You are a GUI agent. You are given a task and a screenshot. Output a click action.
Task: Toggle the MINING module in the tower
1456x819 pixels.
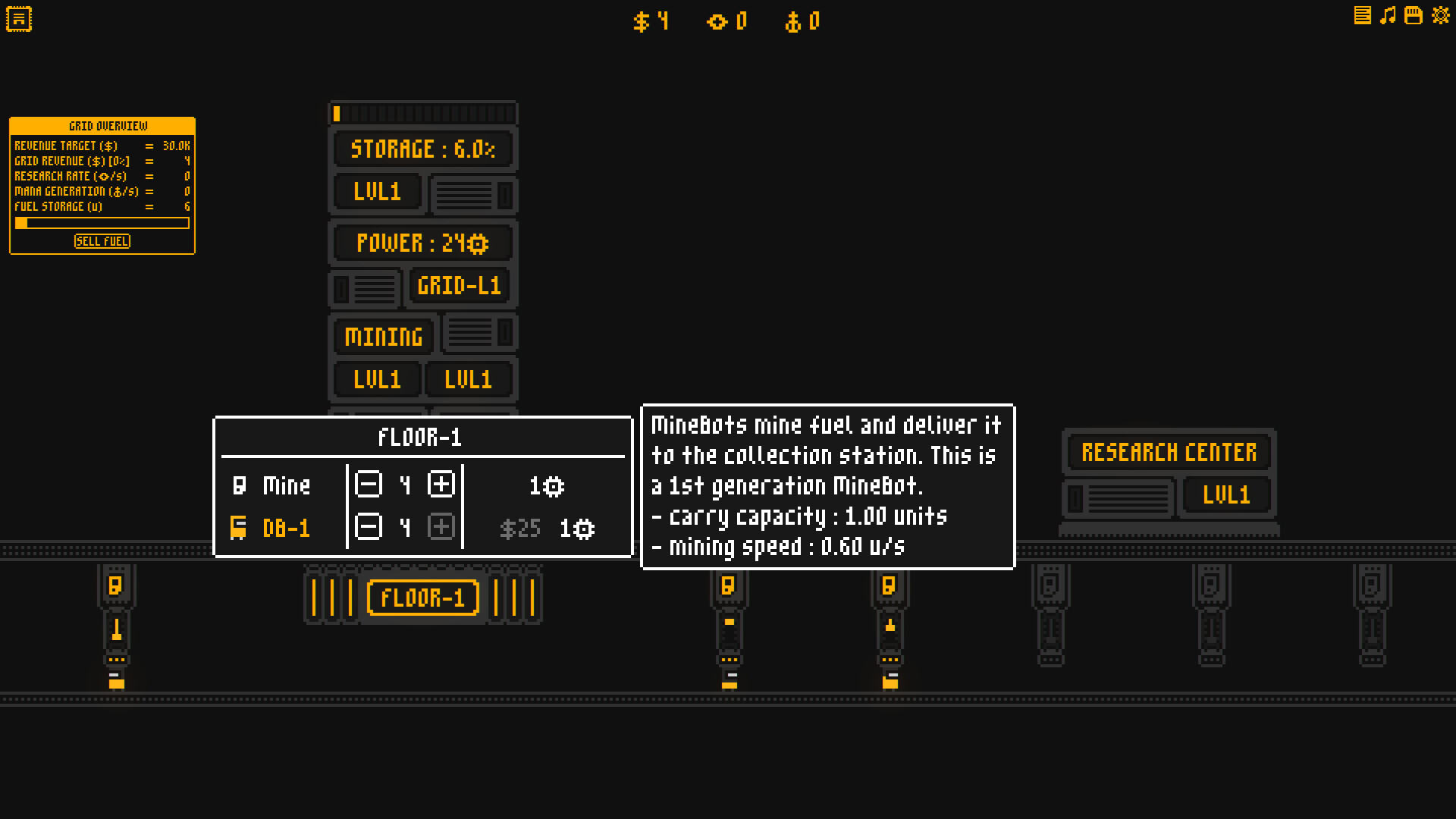tap(383, 336)
